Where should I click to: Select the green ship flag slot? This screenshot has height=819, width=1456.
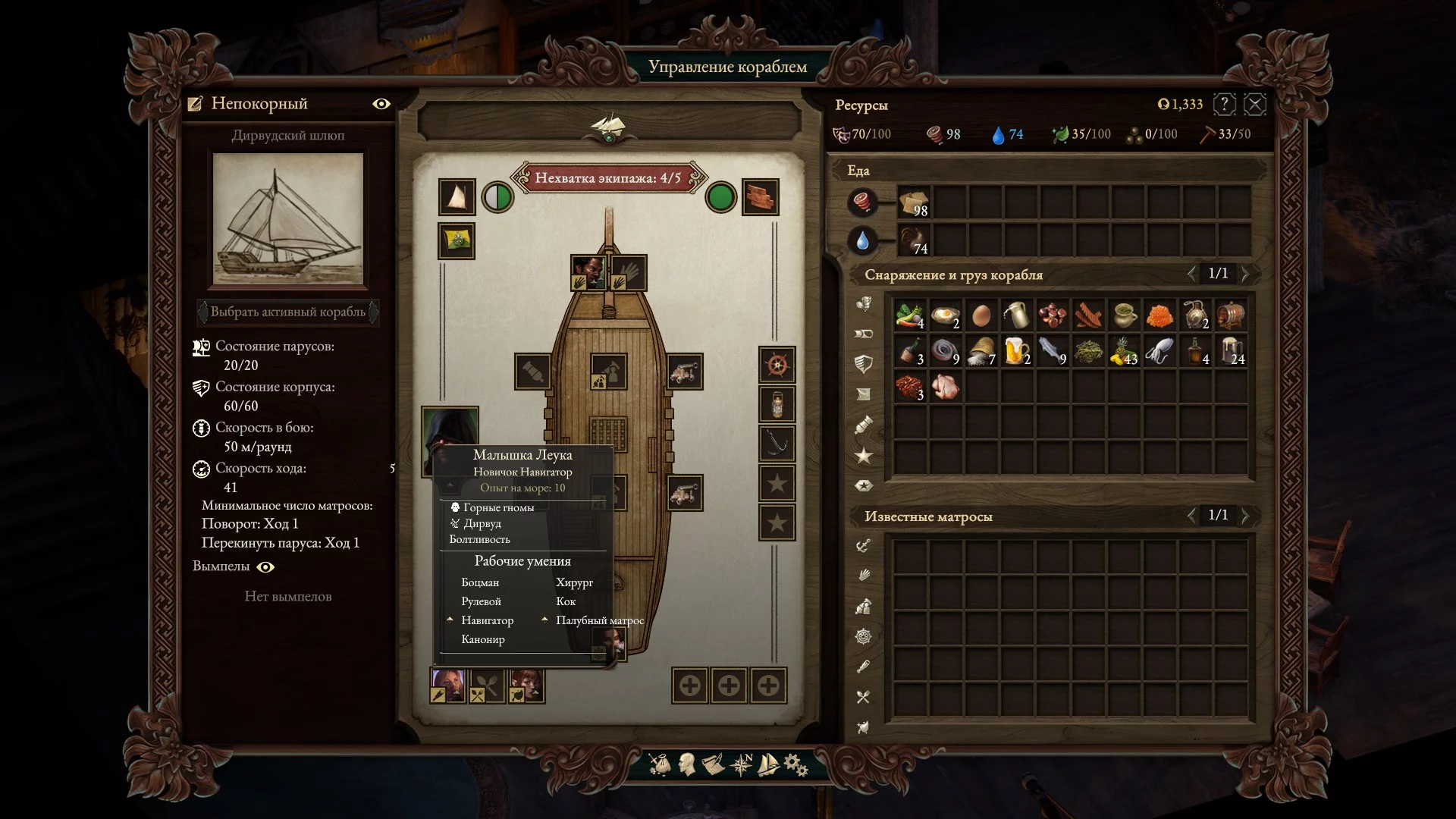coord(457,241)
